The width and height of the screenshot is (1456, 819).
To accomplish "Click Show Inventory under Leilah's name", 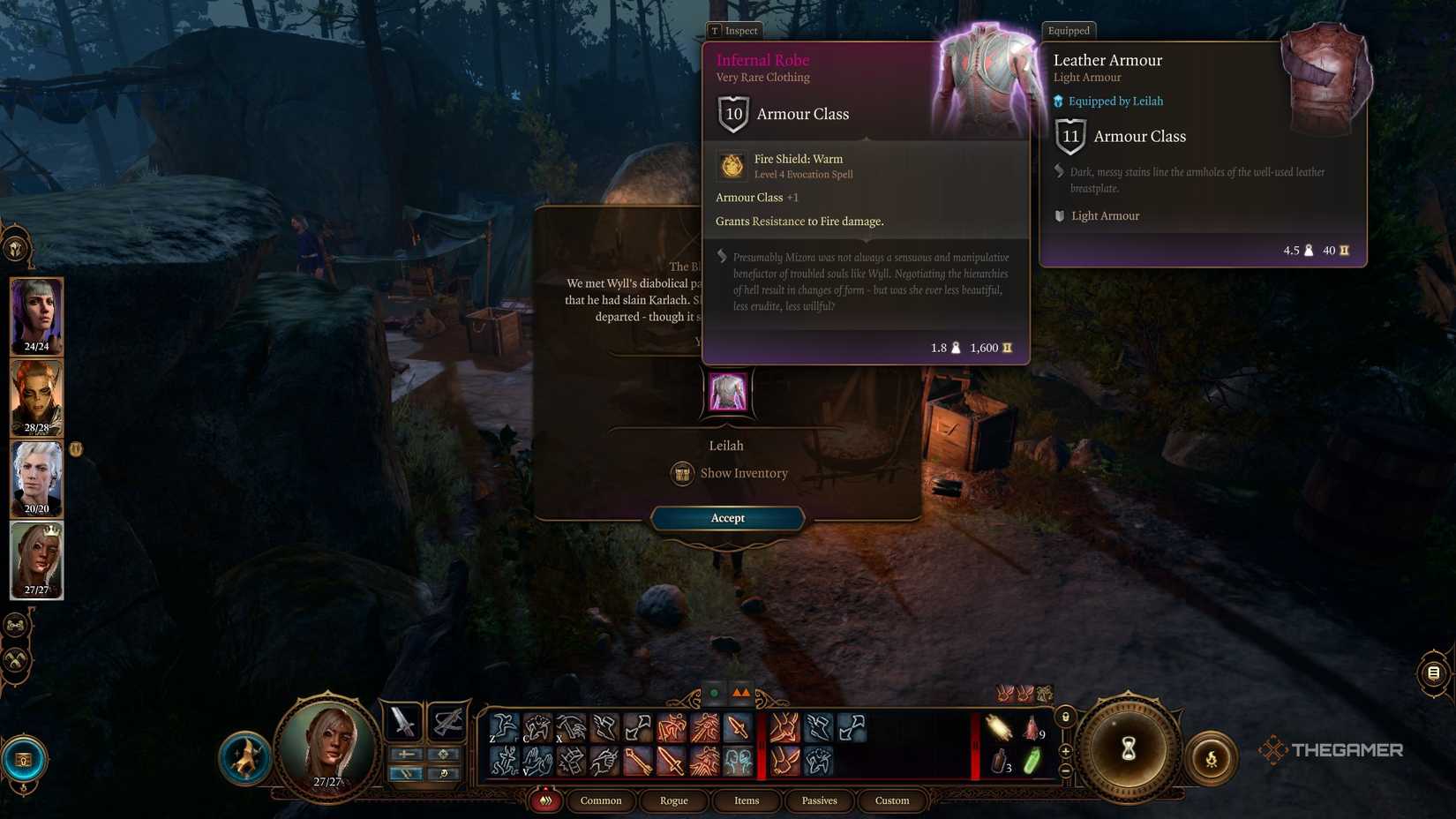I will coord(728,473).
